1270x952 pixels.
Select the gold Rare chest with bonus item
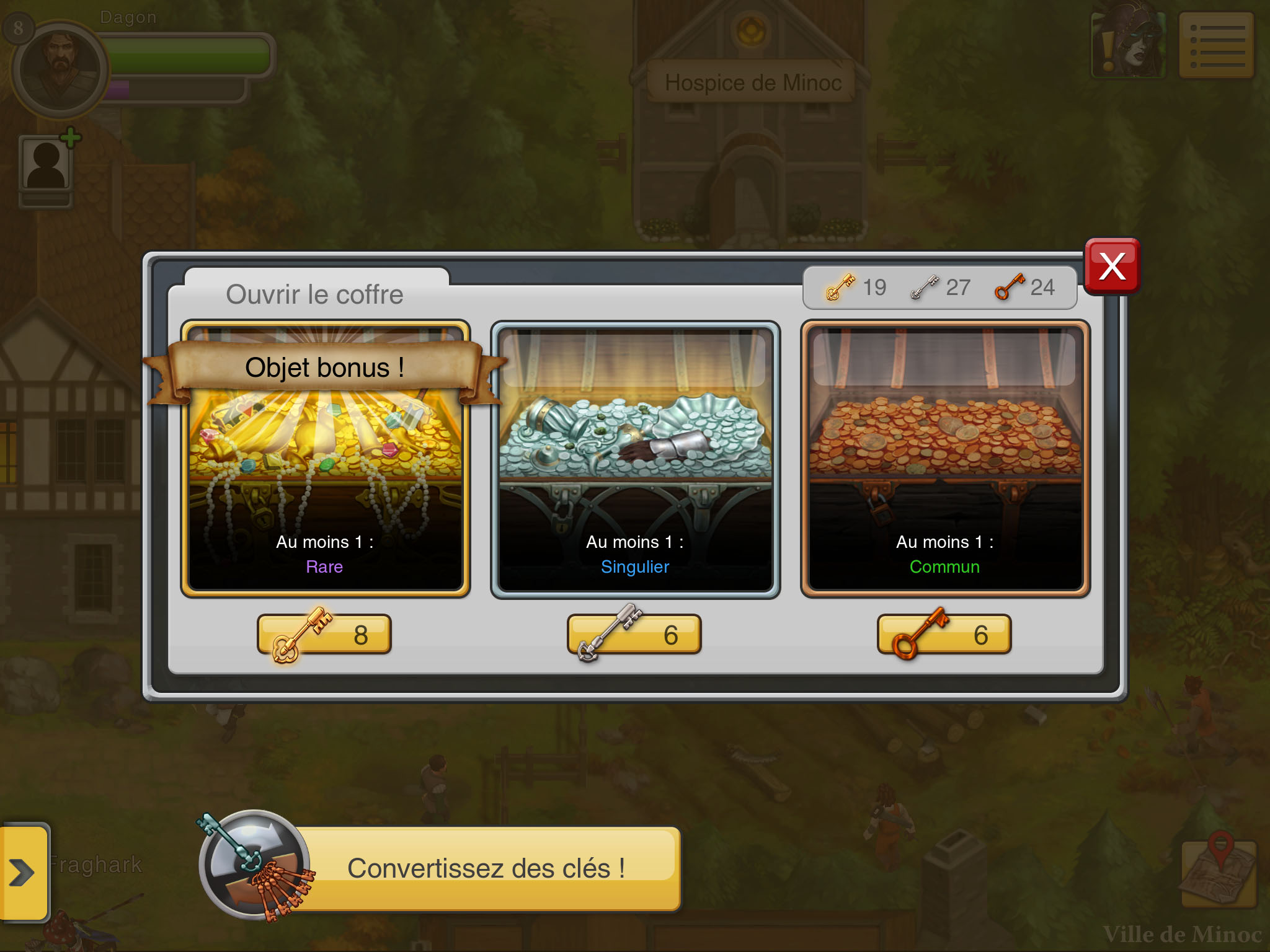pyautogui.click(x=325, y=459)
